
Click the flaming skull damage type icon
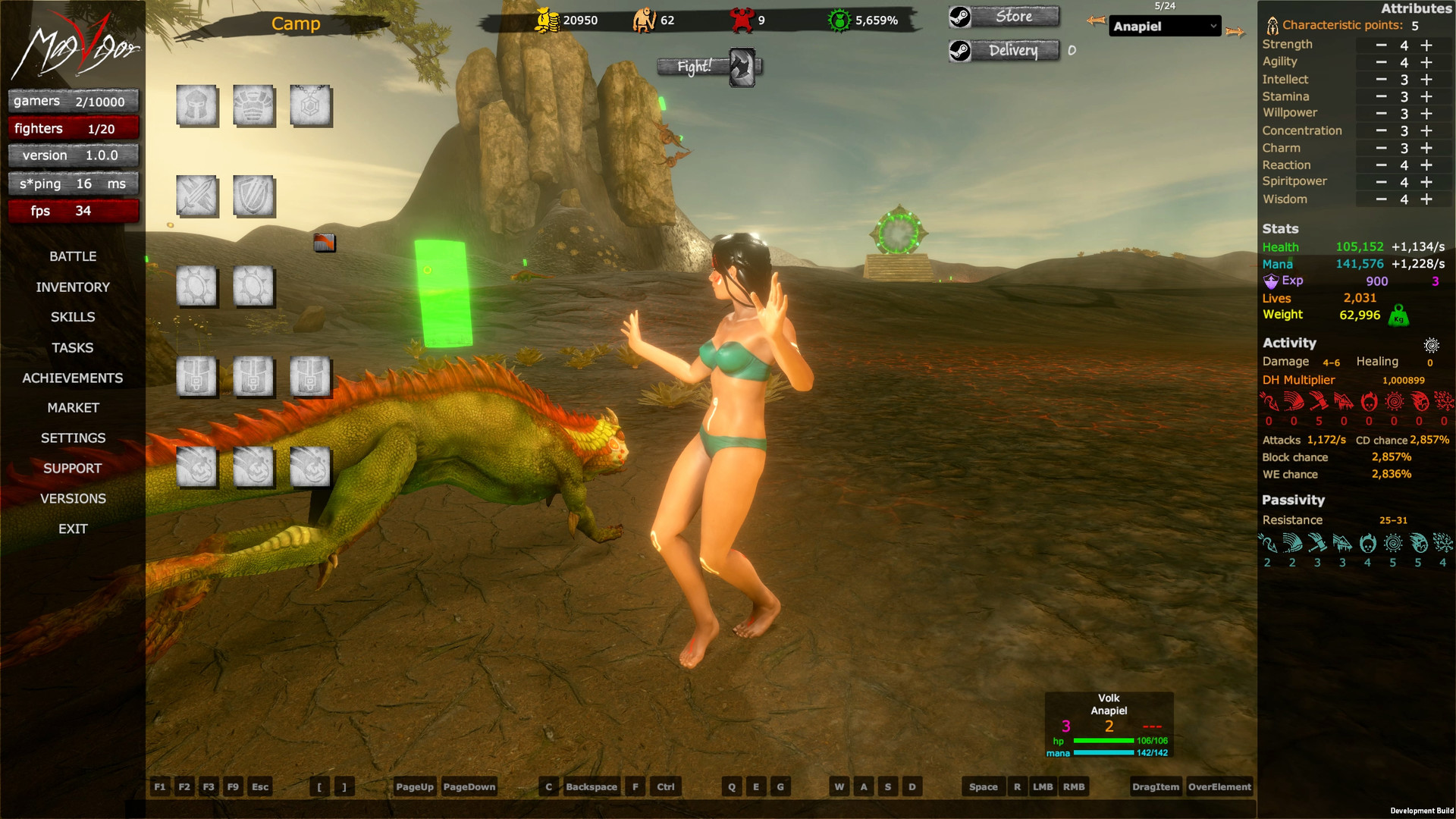click(1369, 400)
